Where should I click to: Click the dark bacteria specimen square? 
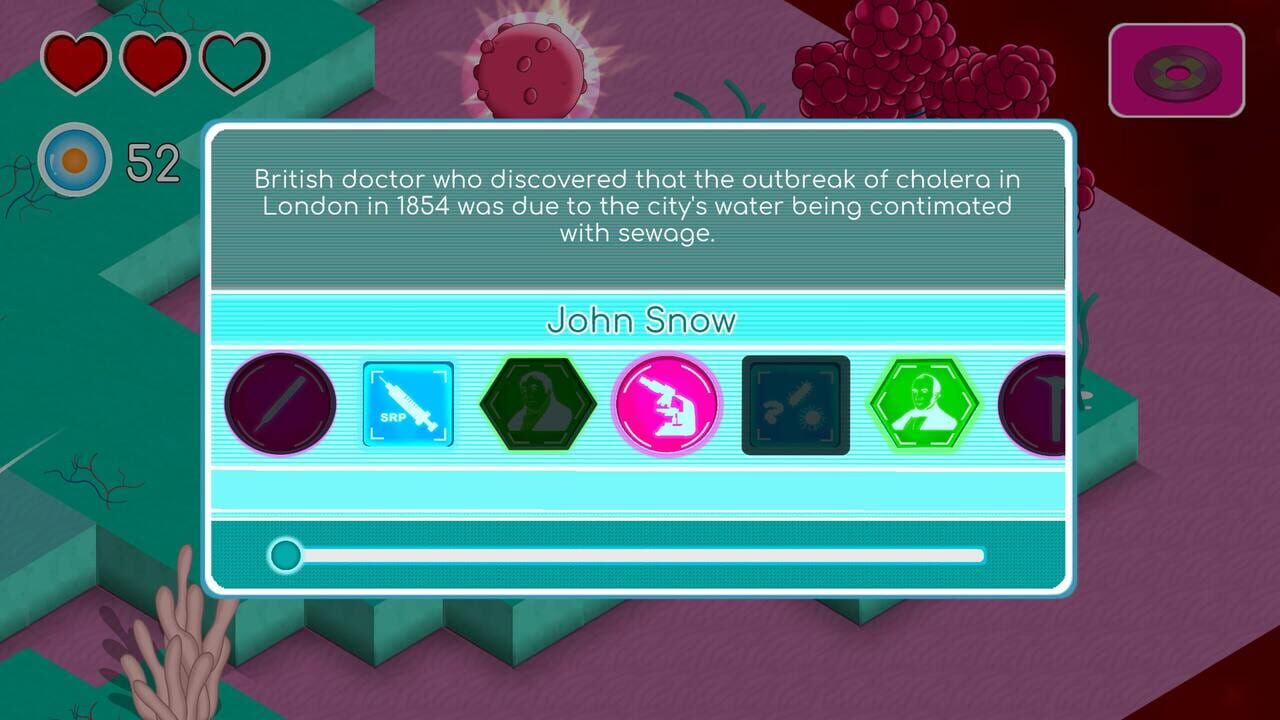tap(795, 404)
